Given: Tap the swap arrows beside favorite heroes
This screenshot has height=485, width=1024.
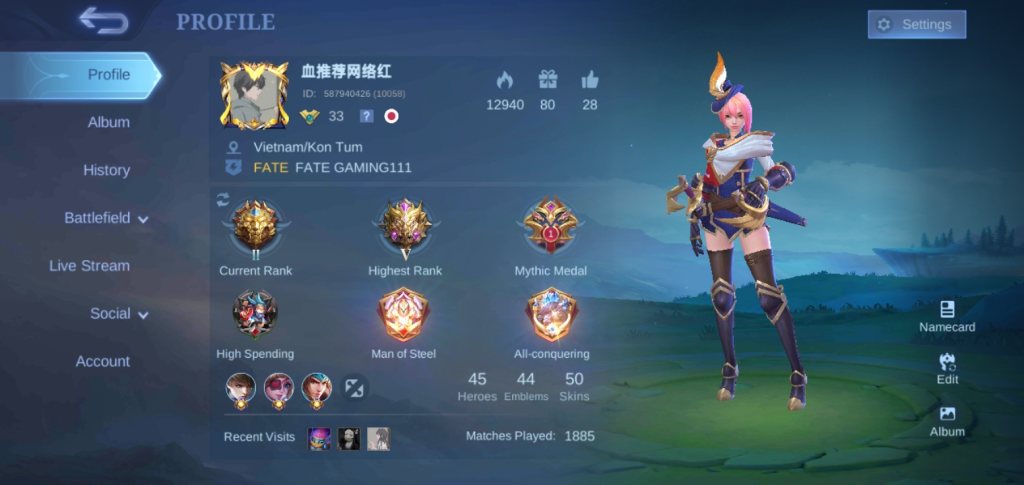Looking at the screenshot, I should point(355,388).
